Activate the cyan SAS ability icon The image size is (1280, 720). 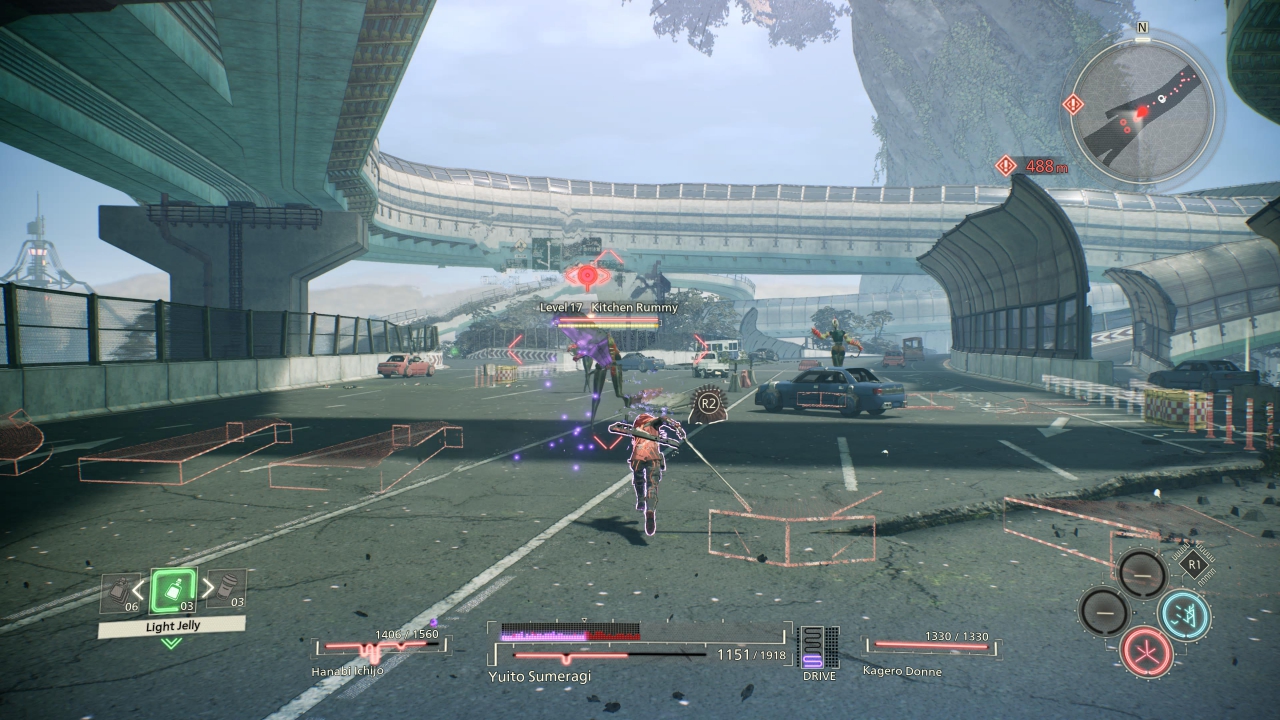coord(1184,614)
